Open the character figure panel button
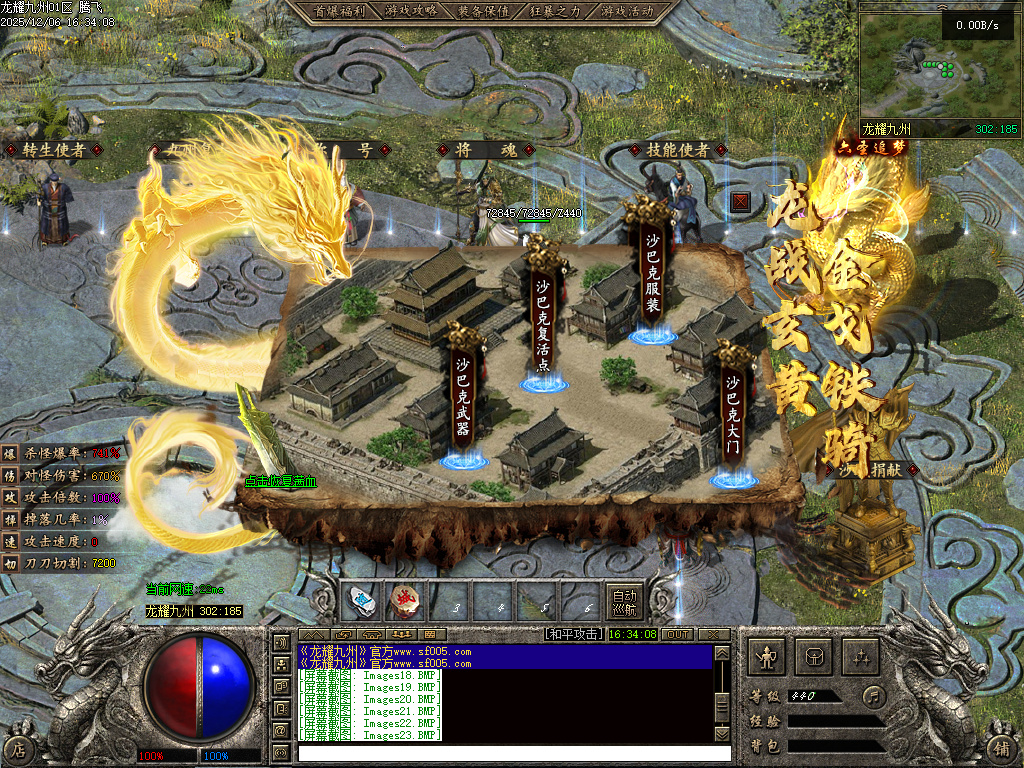Viewport: 1024px width, 768px height. coord(768,657)
